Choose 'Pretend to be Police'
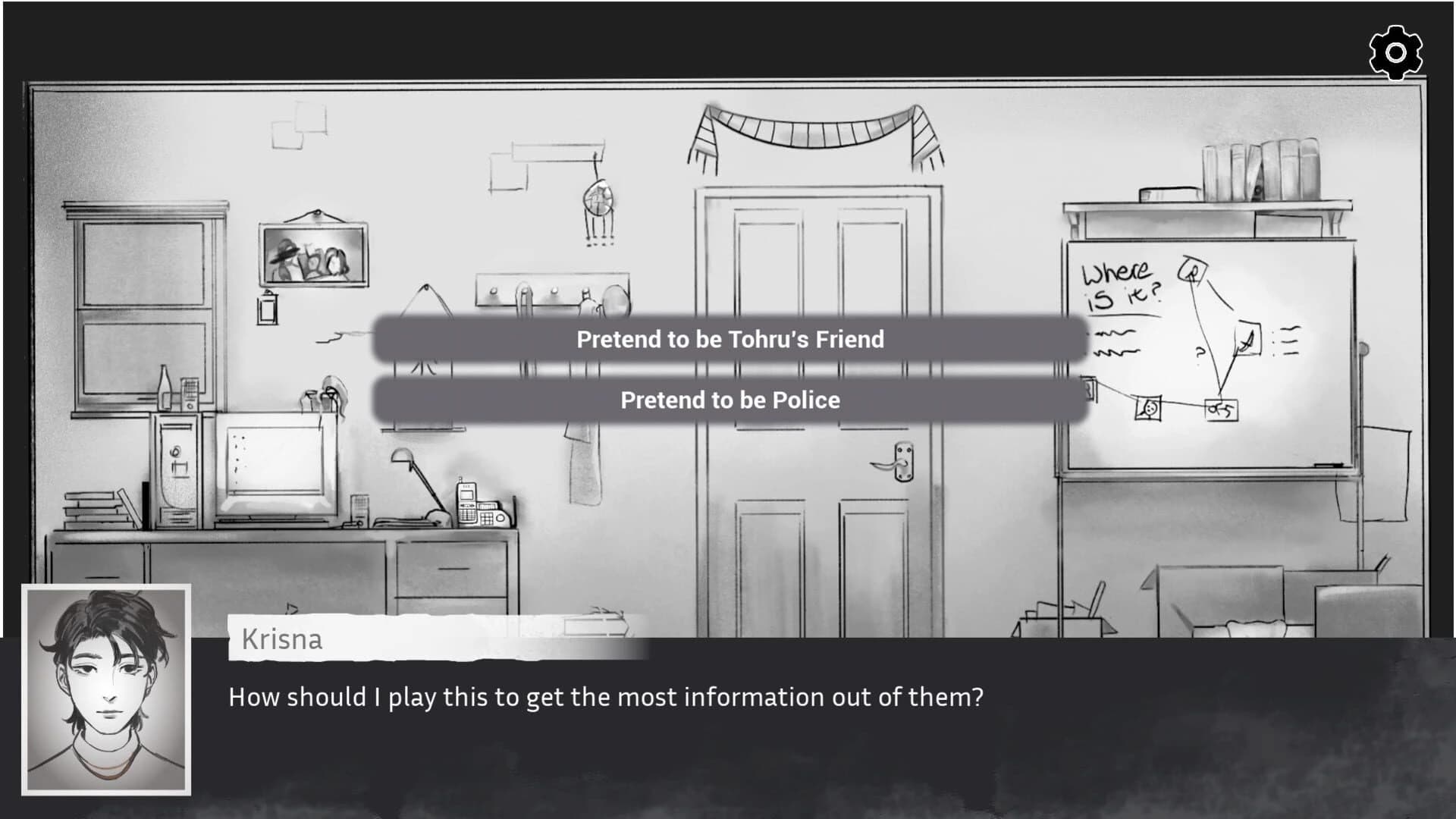 click(x=730, y=400)
